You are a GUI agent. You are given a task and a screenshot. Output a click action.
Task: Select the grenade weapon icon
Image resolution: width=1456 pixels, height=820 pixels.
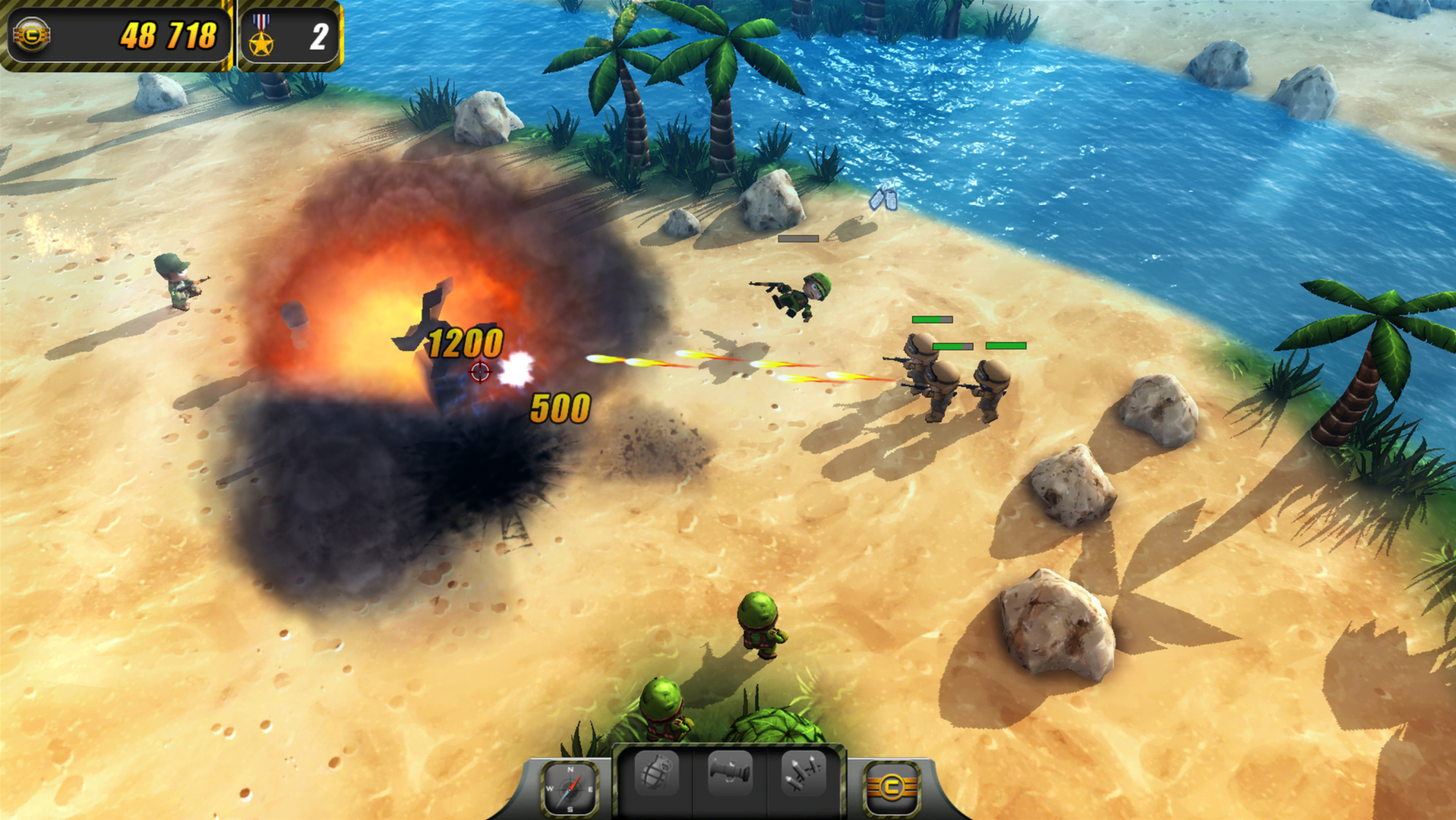point(658,774)
